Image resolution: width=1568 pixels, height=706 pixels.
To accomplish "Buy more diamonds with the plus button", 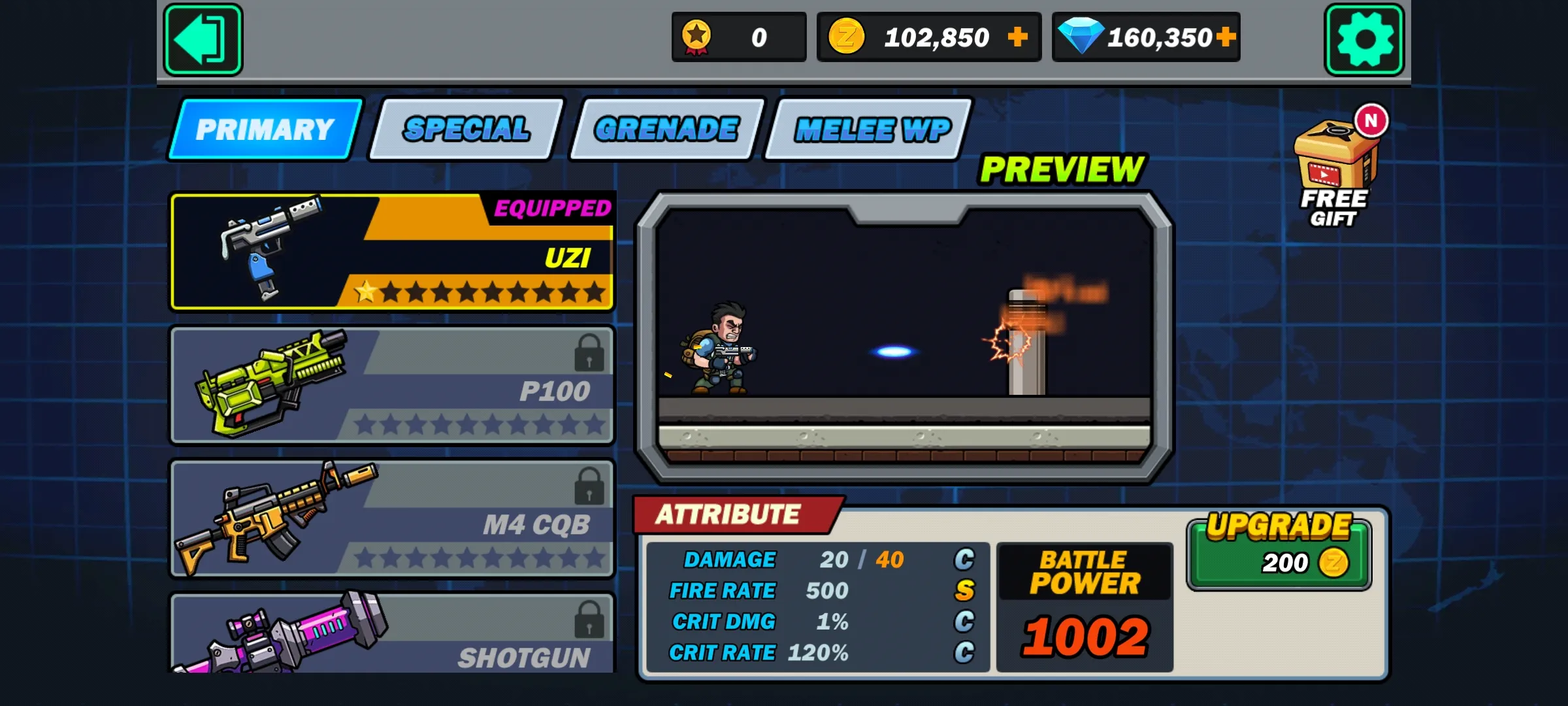I will (1226, 37).
